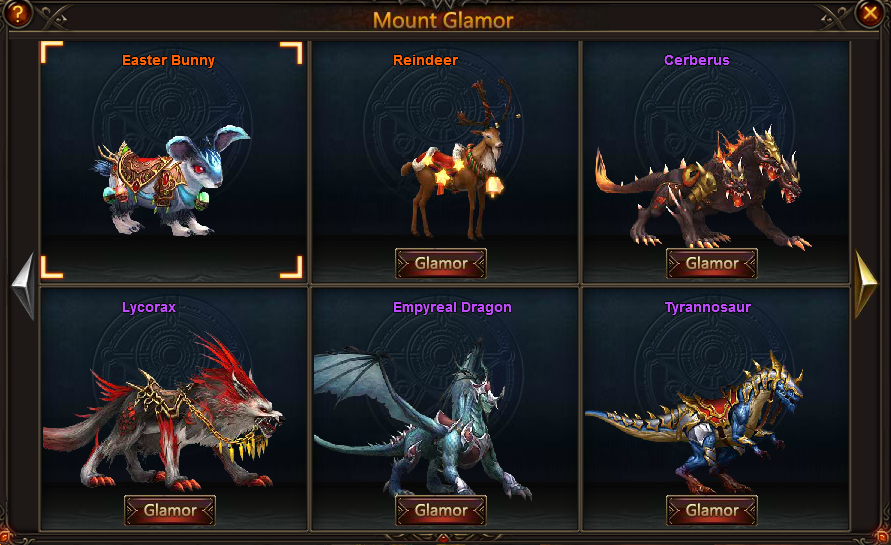The width and height of the screenshot is (891, 545).
Task: Open the help question mark button
Action: click(x=17, y=14)
